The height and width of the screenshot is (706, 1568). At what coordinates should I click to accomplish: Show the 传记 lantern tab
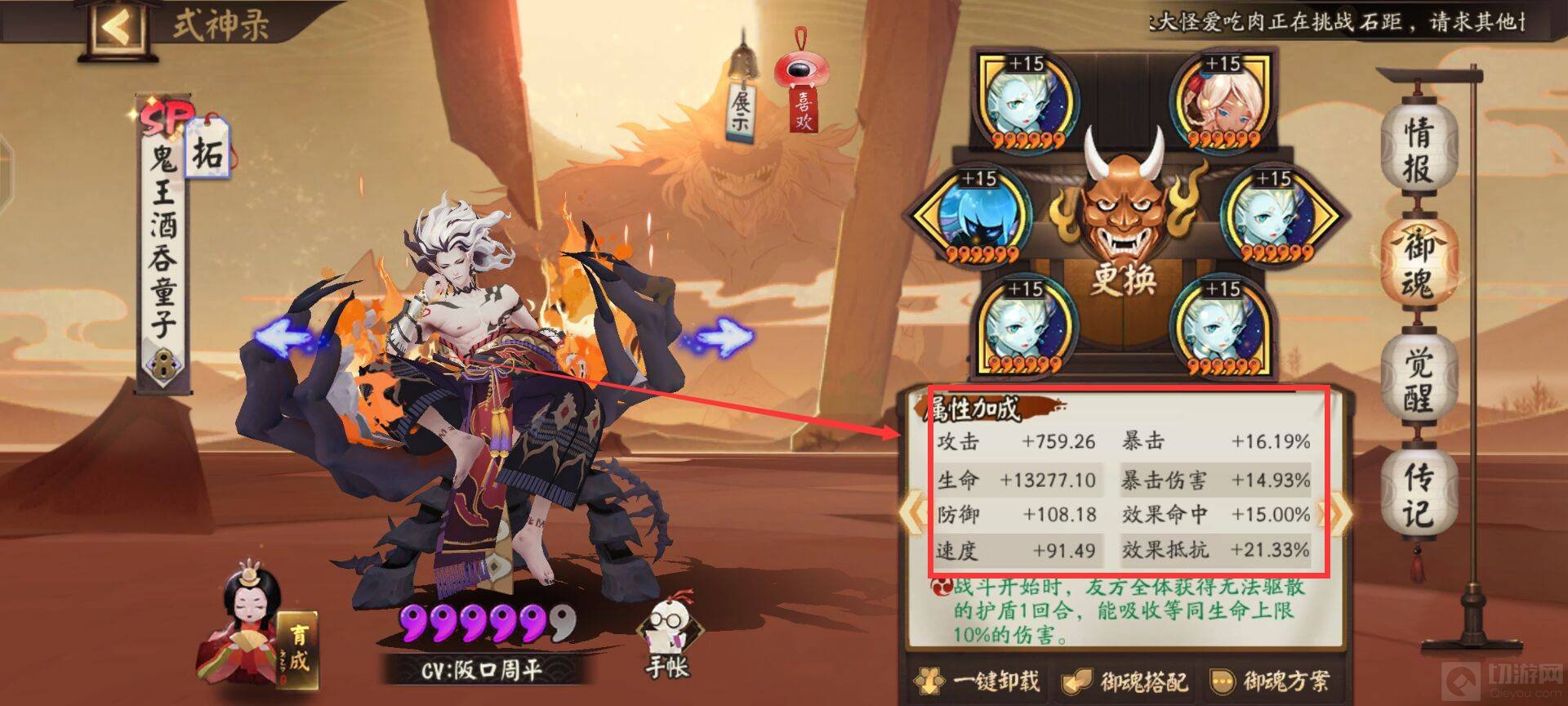tap(1418, 495)
